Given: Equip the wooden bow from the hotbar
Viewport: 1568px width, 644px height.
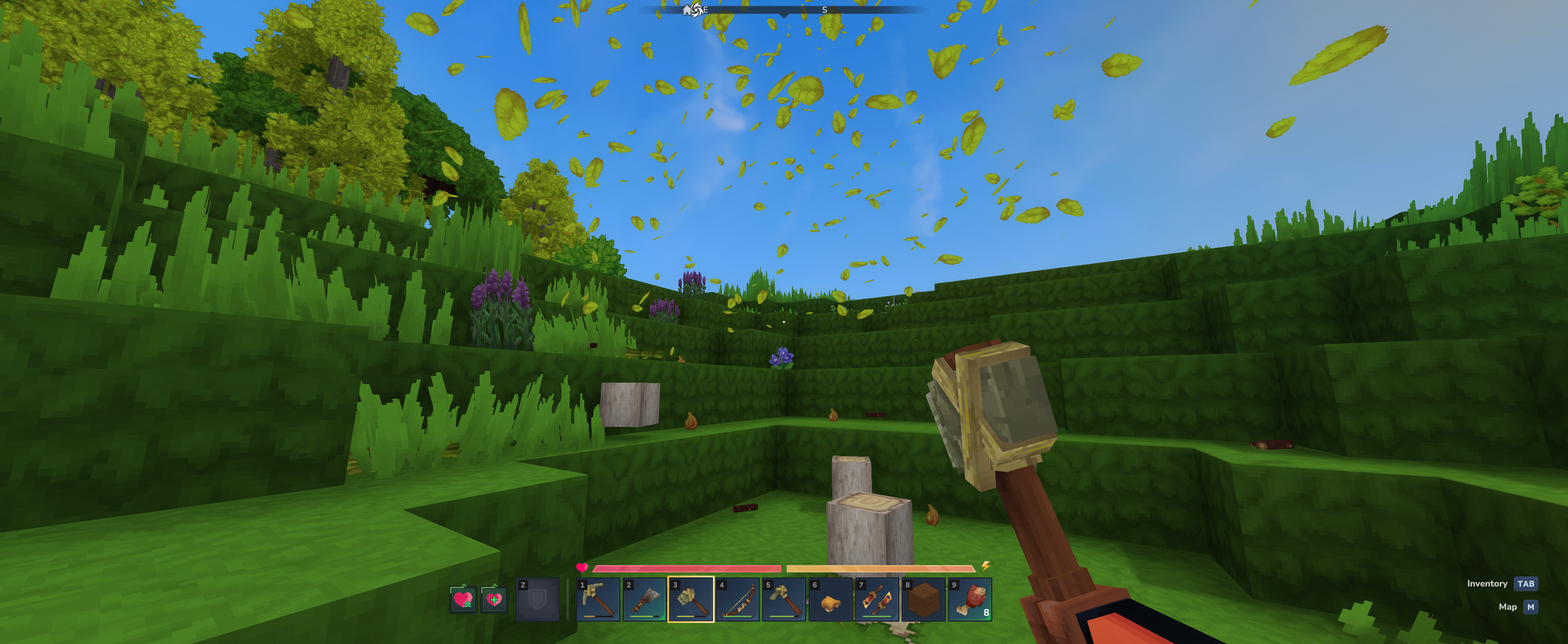Looking at the screenshot, I should tap(737, 599).
